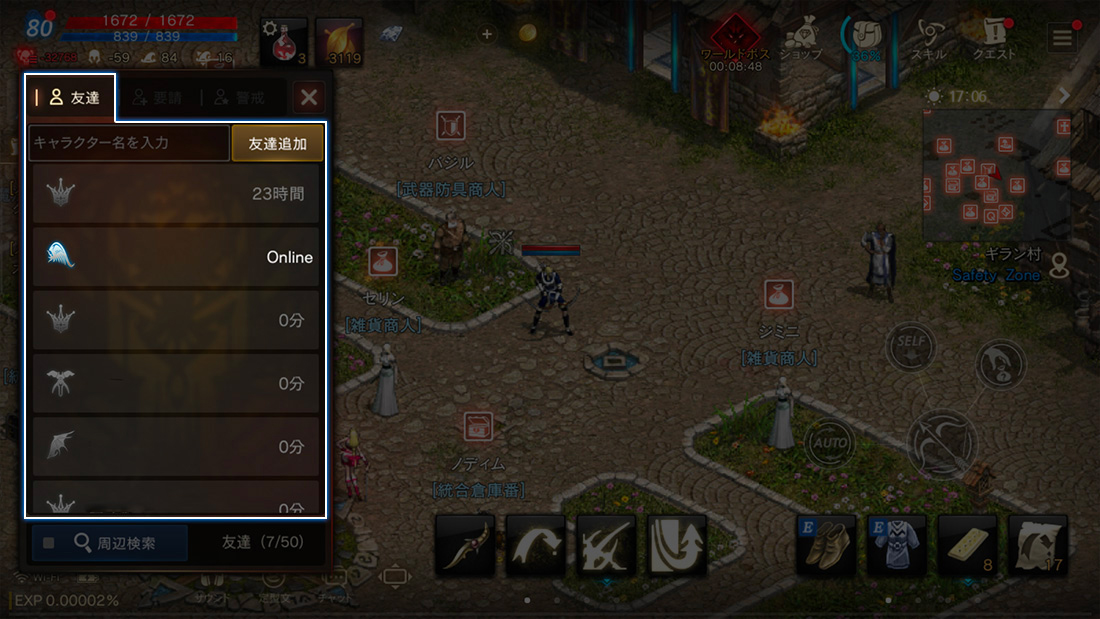This screenshot has width=1100, height=619.
Task: Use the red potion quick slot
Action: (283, 42)
